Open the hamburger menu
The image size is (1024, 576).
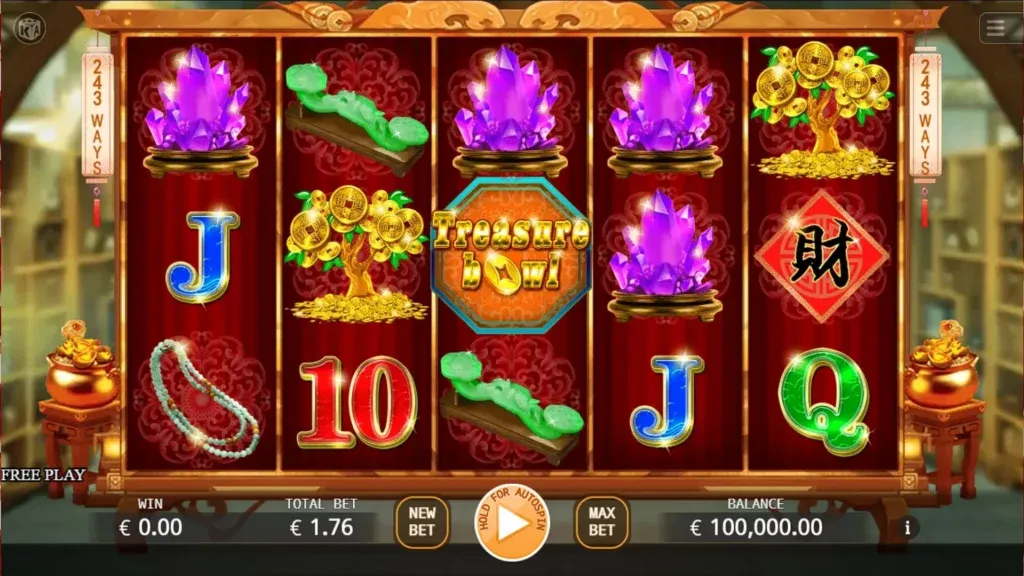996,28
